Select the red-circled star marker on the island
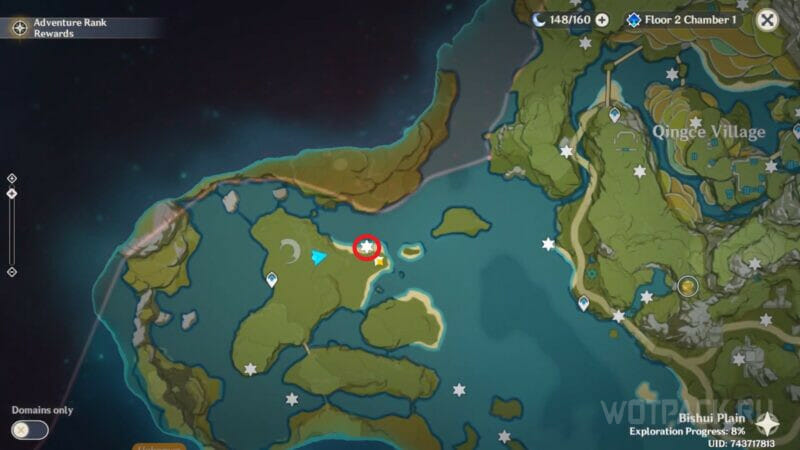800x450 pixels. point(368,246)
